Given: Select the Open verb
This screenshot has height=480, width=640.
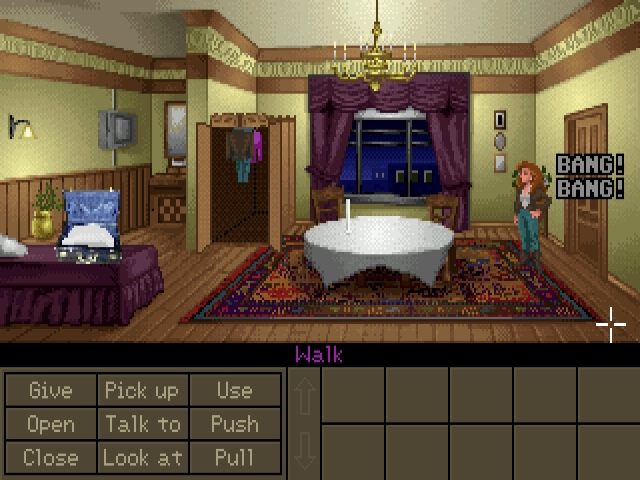Looking at the screenshot, I should 50,424.
